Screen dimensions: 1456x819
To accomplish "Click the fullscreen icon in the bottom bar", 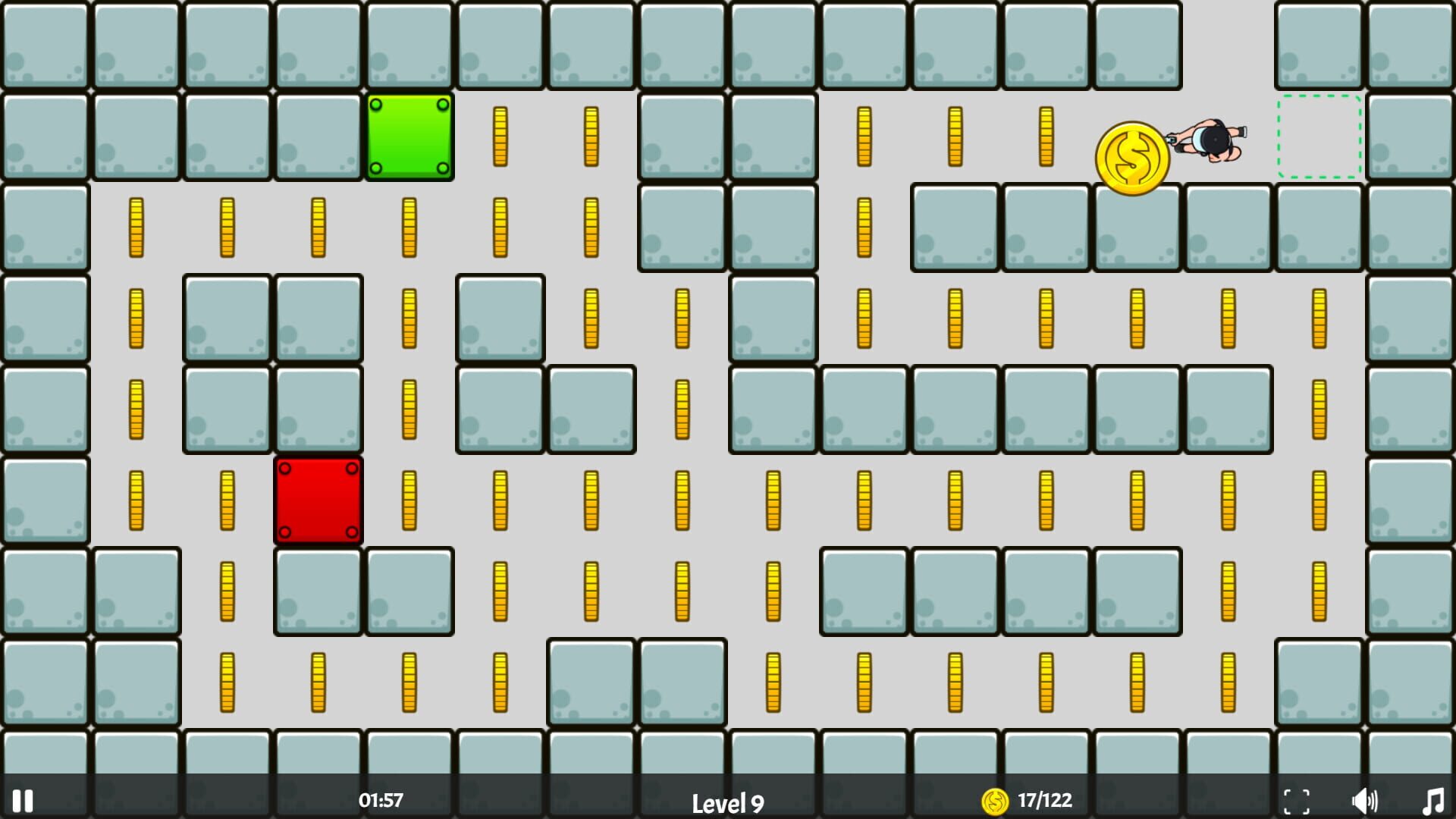I will pos(1298,799).
